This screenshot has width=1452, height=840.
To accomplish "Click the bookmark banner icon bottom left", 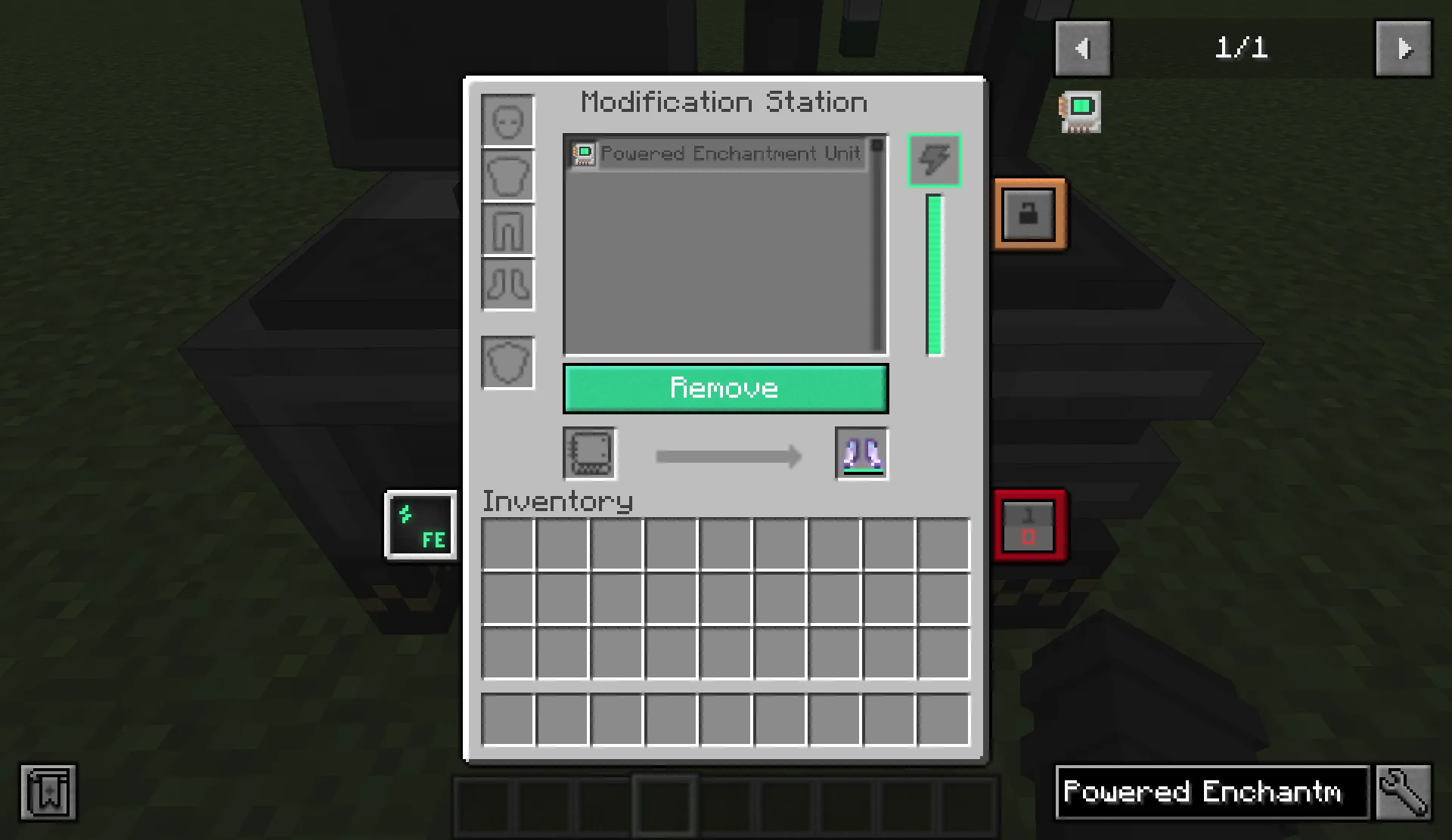I will point(48,792).
